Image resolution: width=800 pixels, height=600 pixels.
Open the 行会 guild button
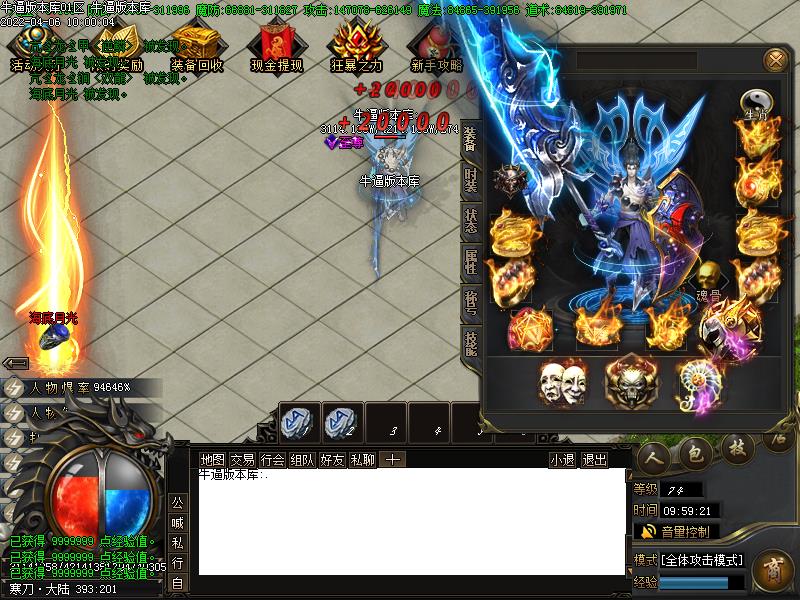tap(272, 459)
